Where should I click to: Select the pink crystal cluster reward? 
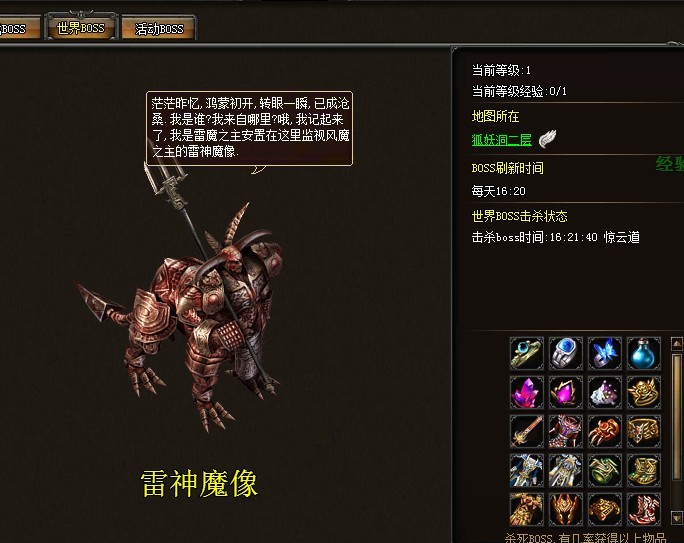click(x=527, y=392)
